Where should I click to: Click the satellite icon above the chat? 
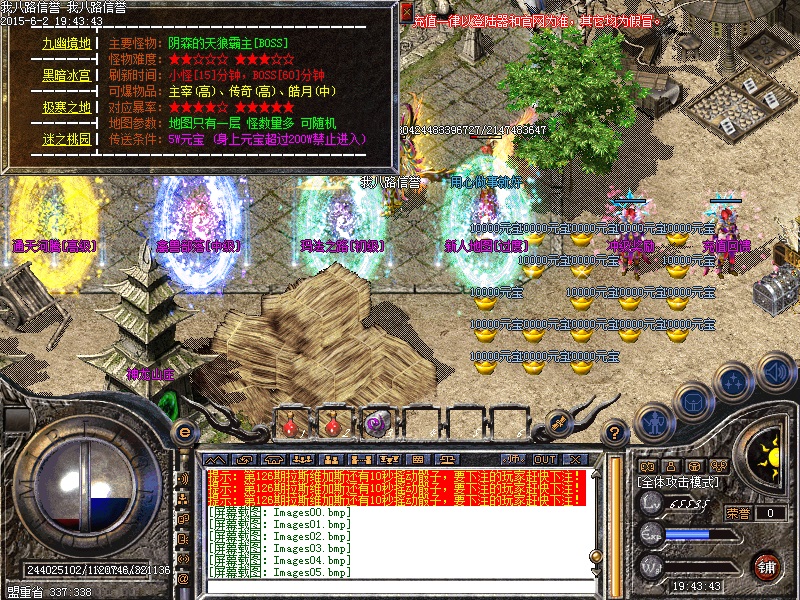[558, 421]
